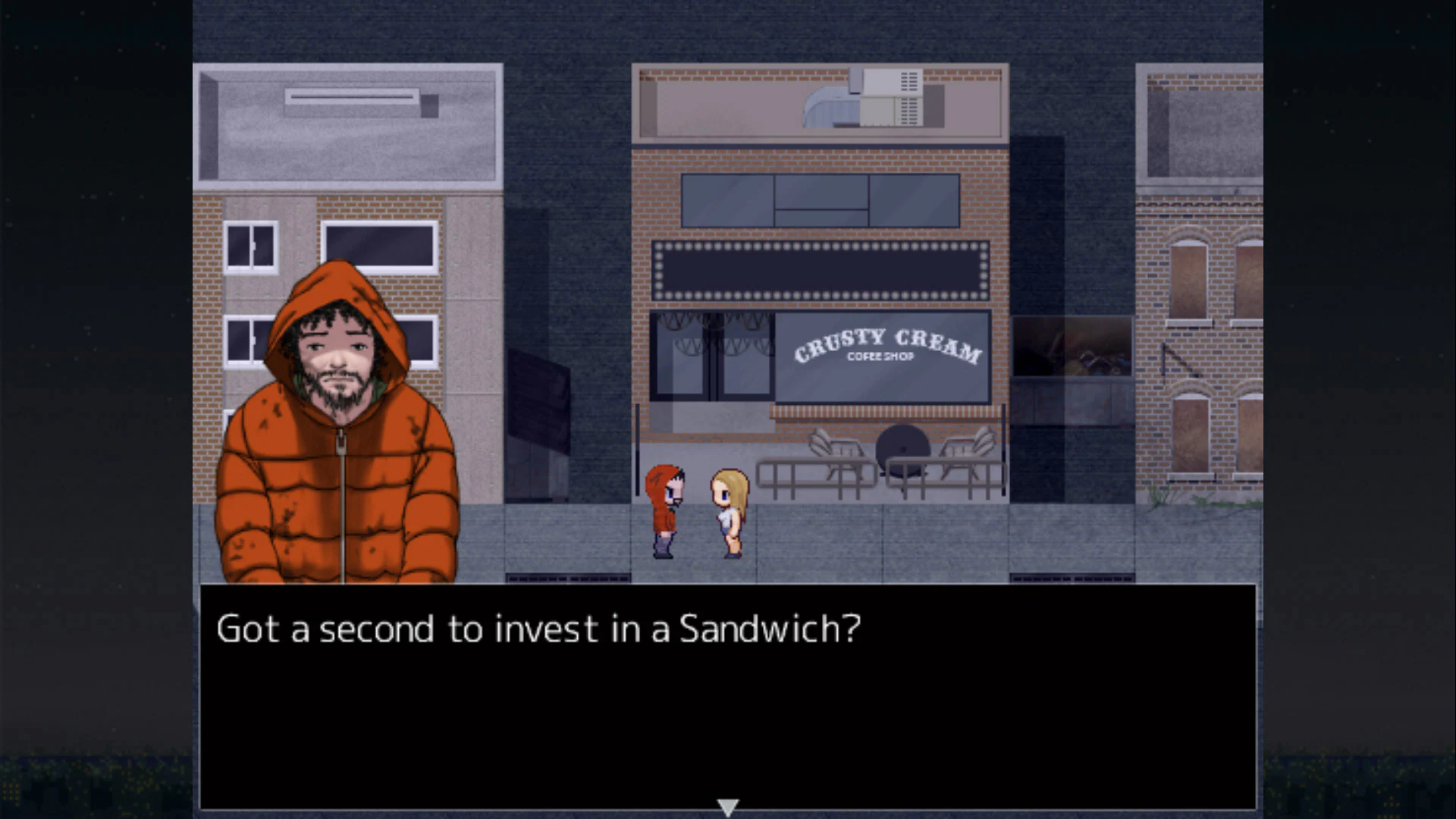Advance the dialogue by clicking the text box
1456x819 pixels.
click(x=728, y=698)
